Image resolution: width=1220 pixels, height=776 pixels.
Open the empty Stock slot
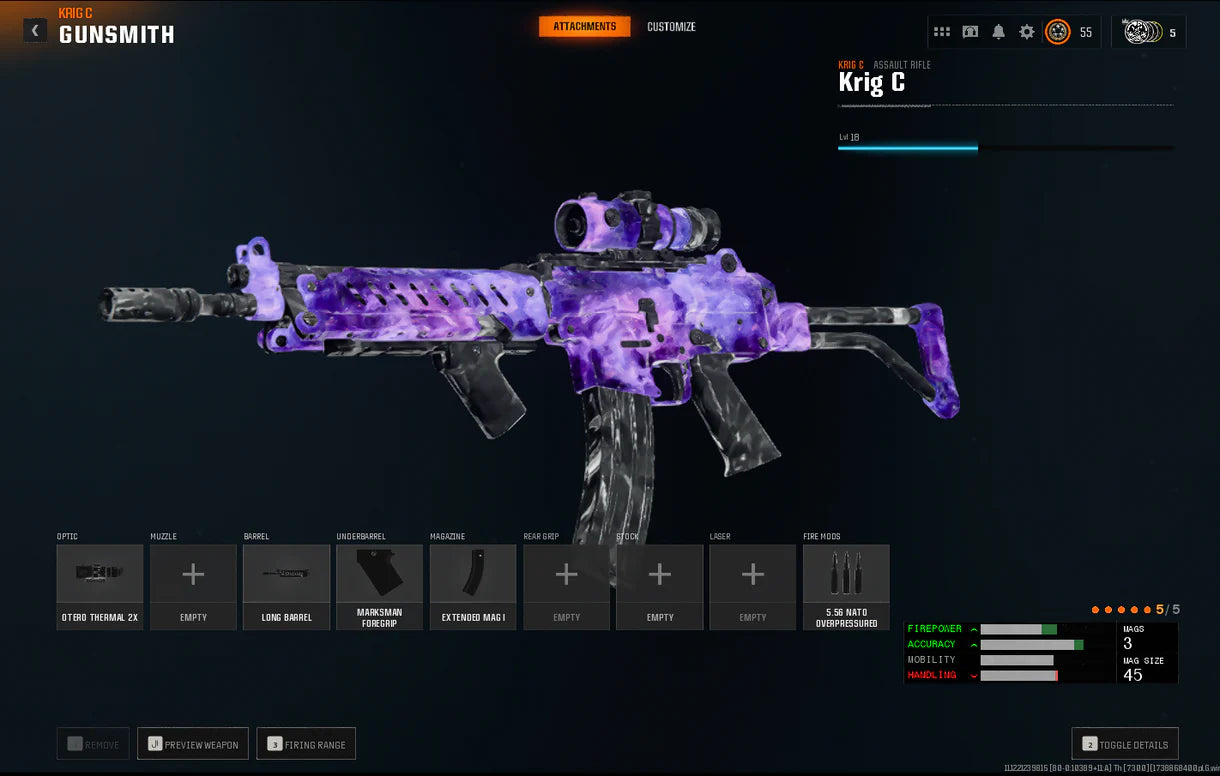pyautogui.click(x=660, y=586)
